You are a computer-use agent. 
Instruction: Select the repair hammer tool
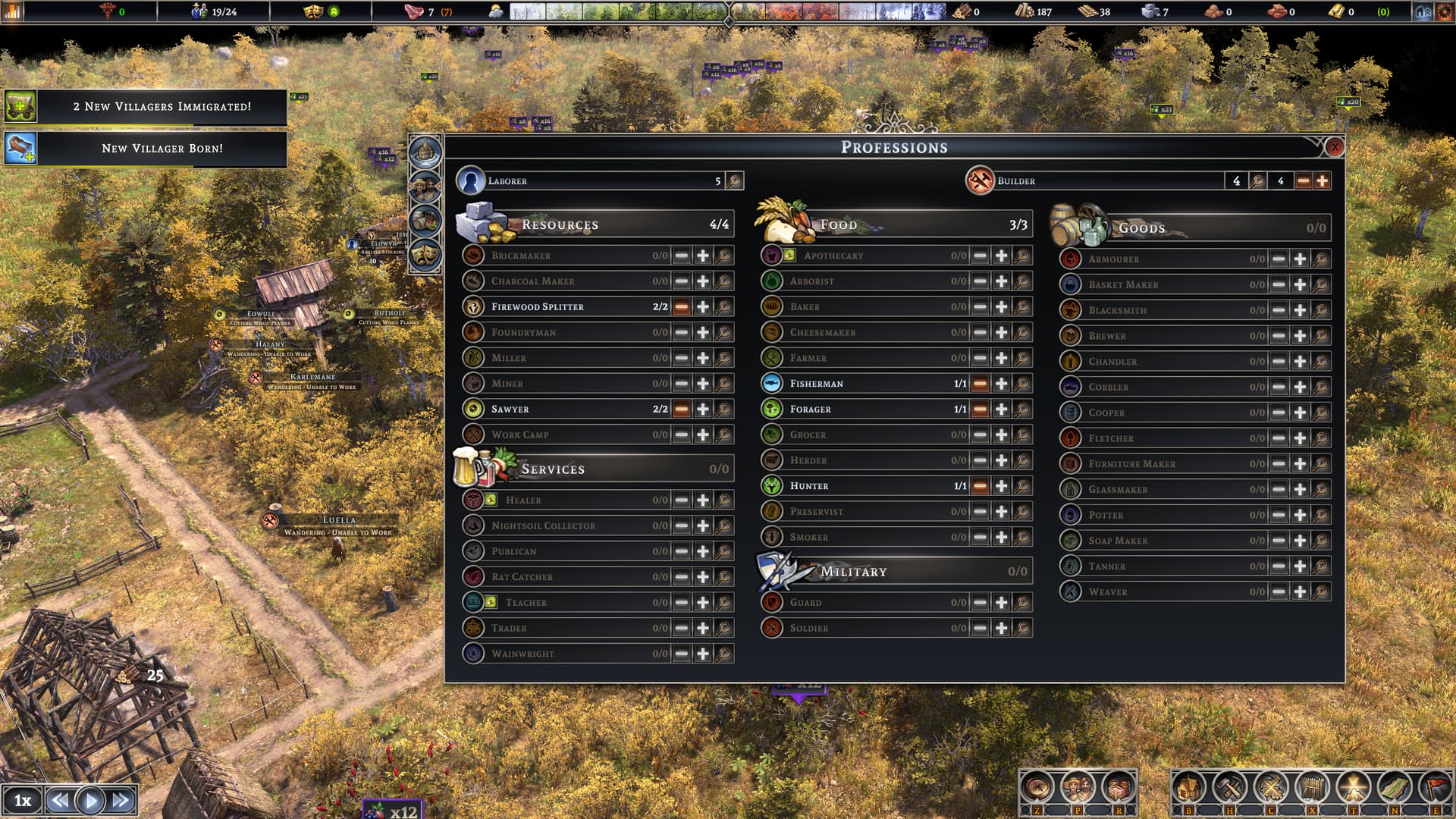[1229, 787]
